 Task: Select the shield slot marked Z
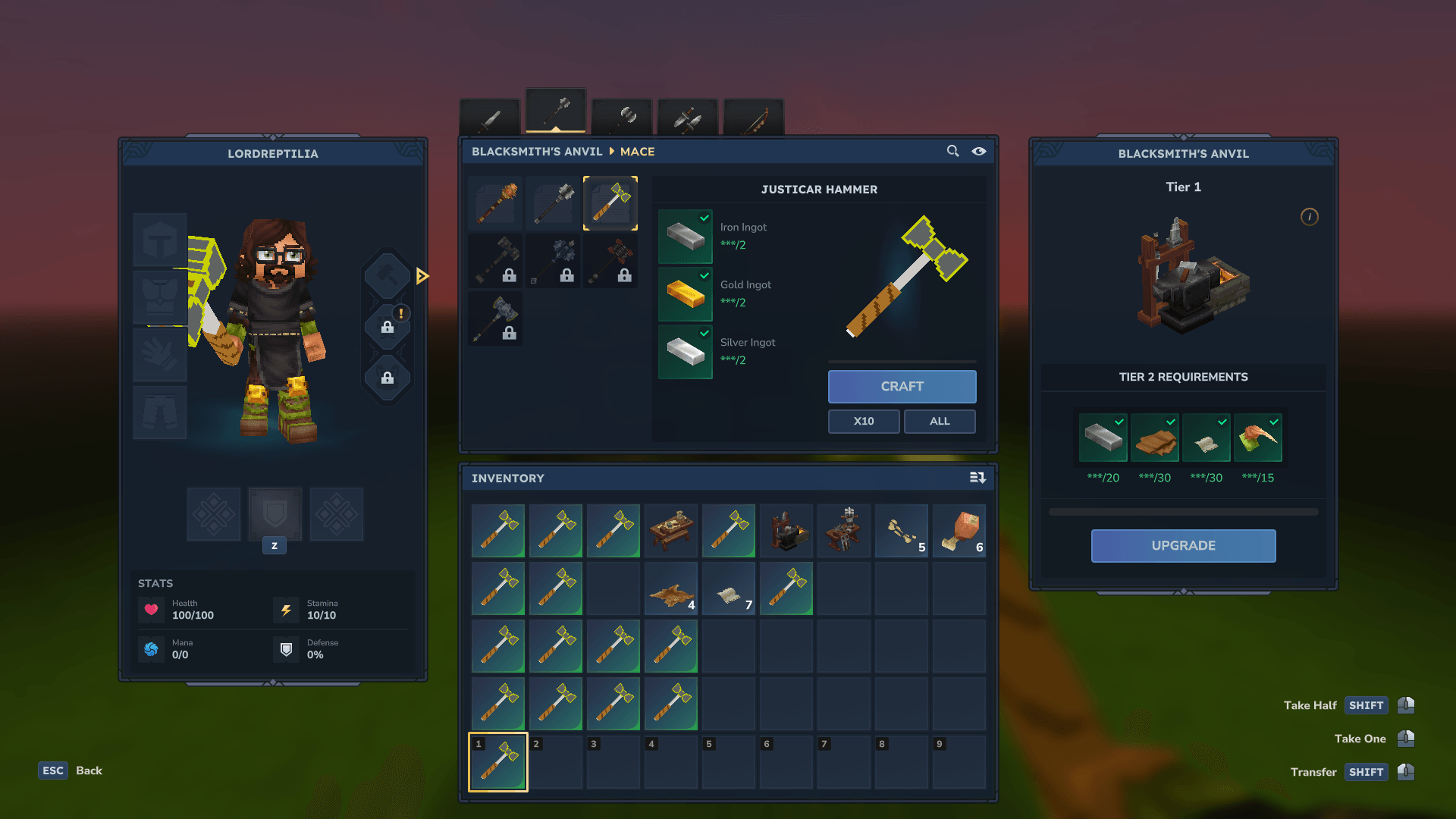275,515
